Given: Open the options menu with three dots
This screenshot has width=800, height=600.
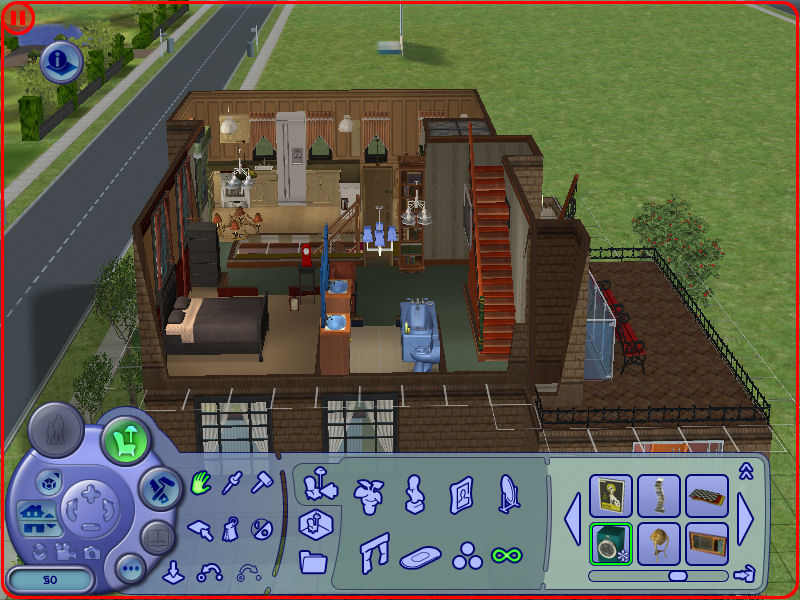Looking at the screenshot, I should pyautogui.click(x=131, y=569).
